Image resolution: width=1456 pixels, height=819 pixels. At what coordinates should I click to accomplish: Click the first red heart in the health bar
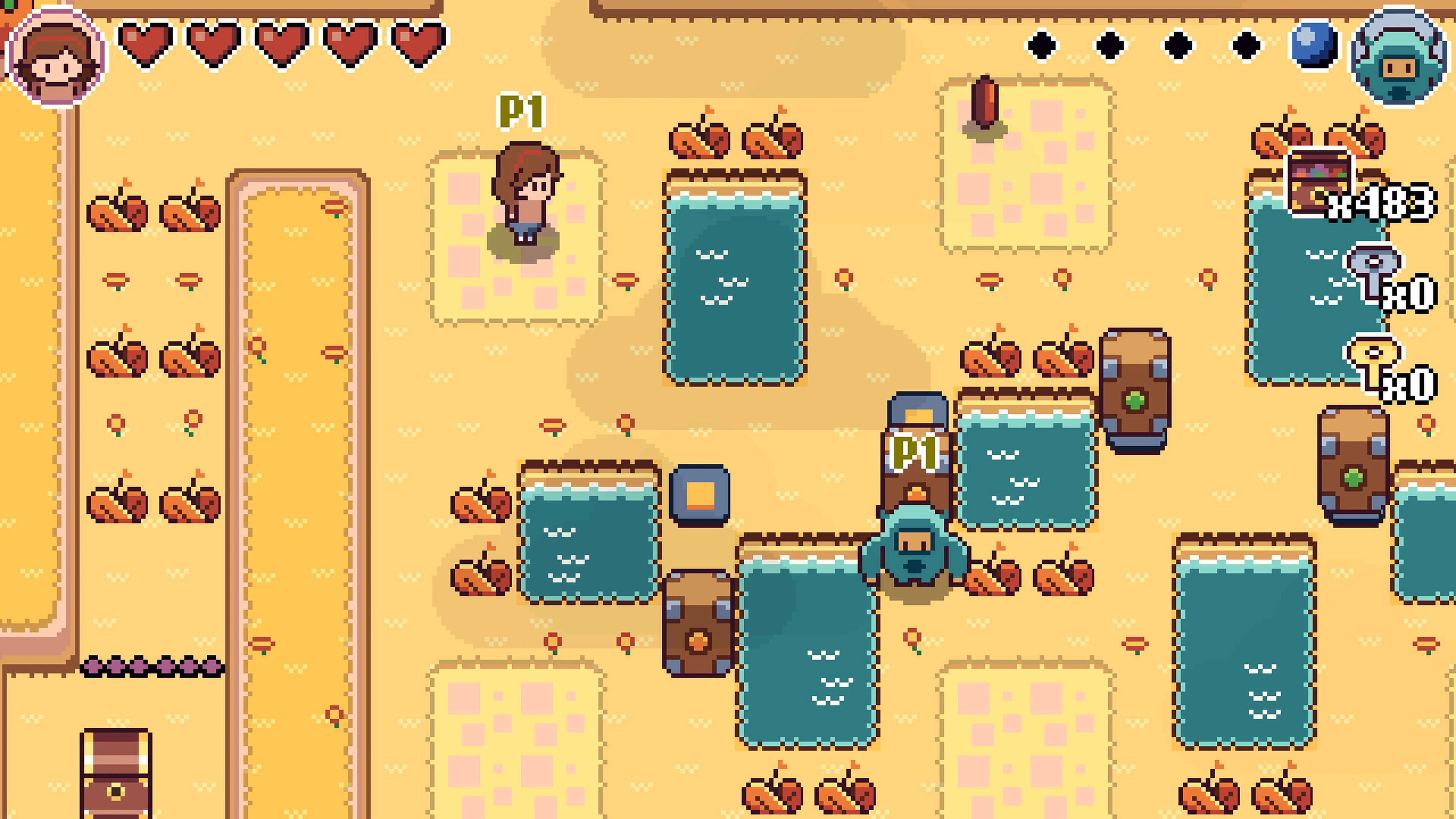146,42
